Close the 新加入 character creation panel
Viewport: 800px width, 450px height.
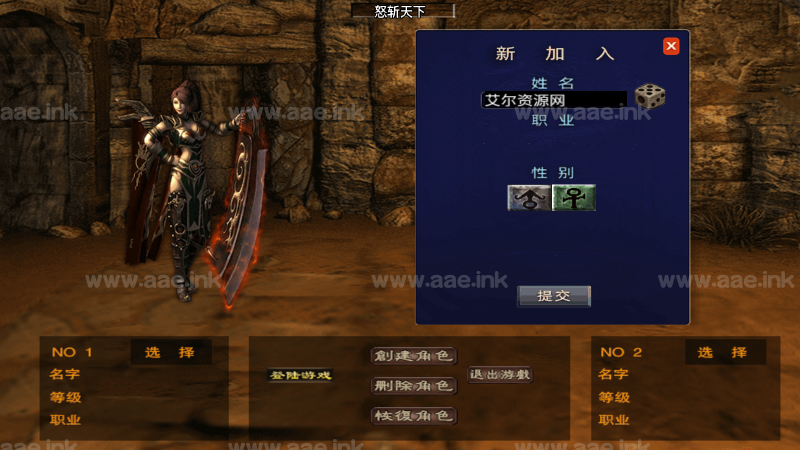(671, 46)
